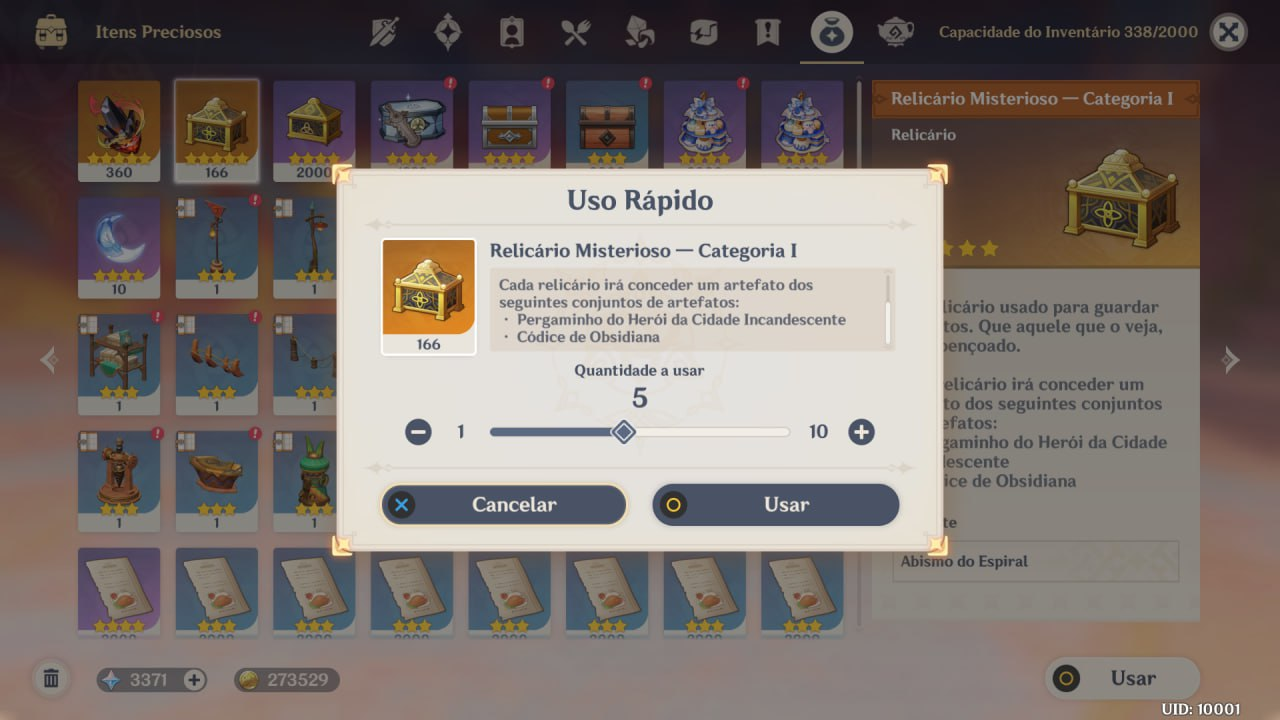Select the furnishings teapot tab
The image size is (1280, 720).
click(895, 32)
